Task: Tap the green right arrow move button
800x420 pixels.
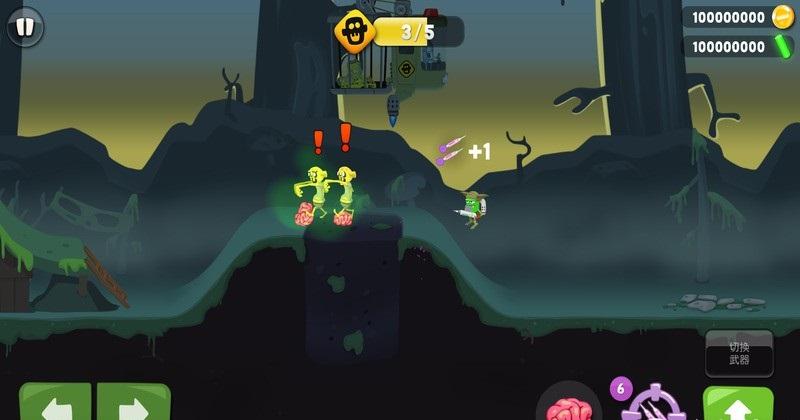Action: (x=133, y=403)
